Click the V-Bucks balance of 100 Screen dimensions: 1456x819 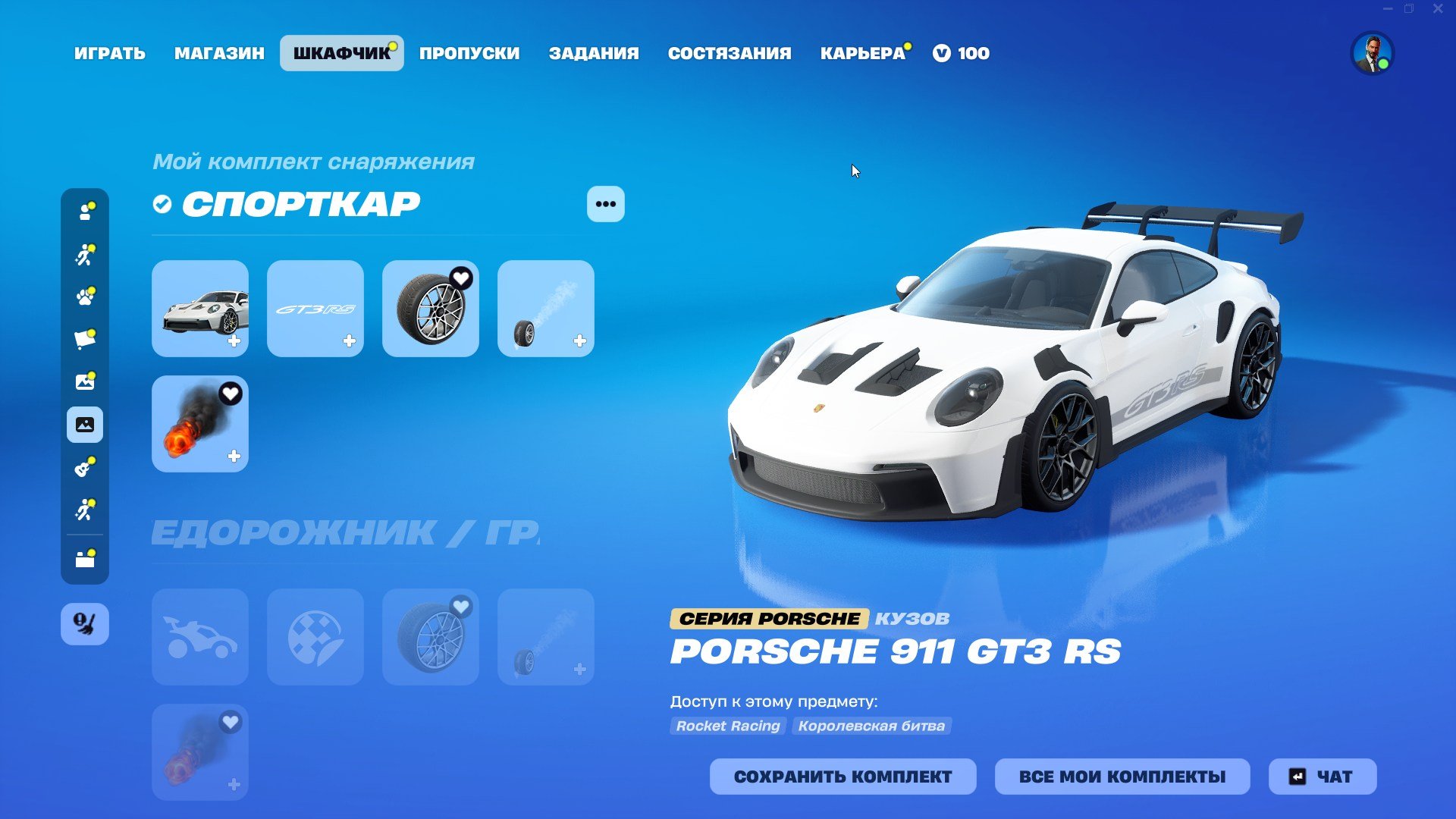pos(962,53)
